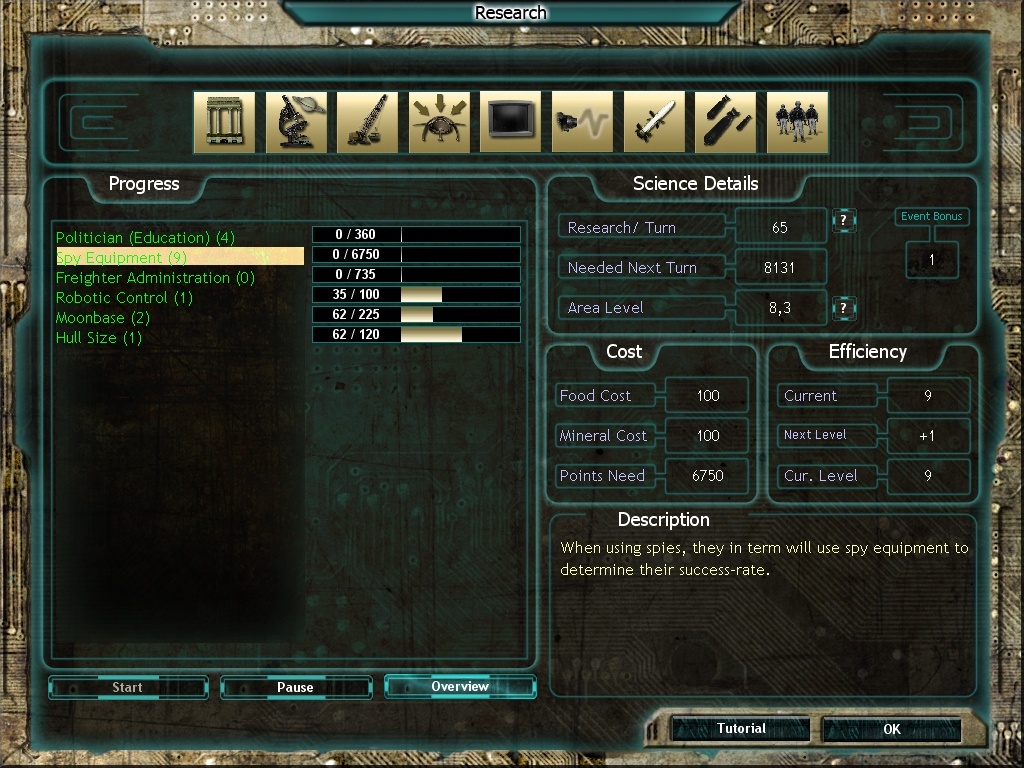Pause the current research
Image resolution: width=1024 pixels, height=768 pixels.
click(295, 687)
